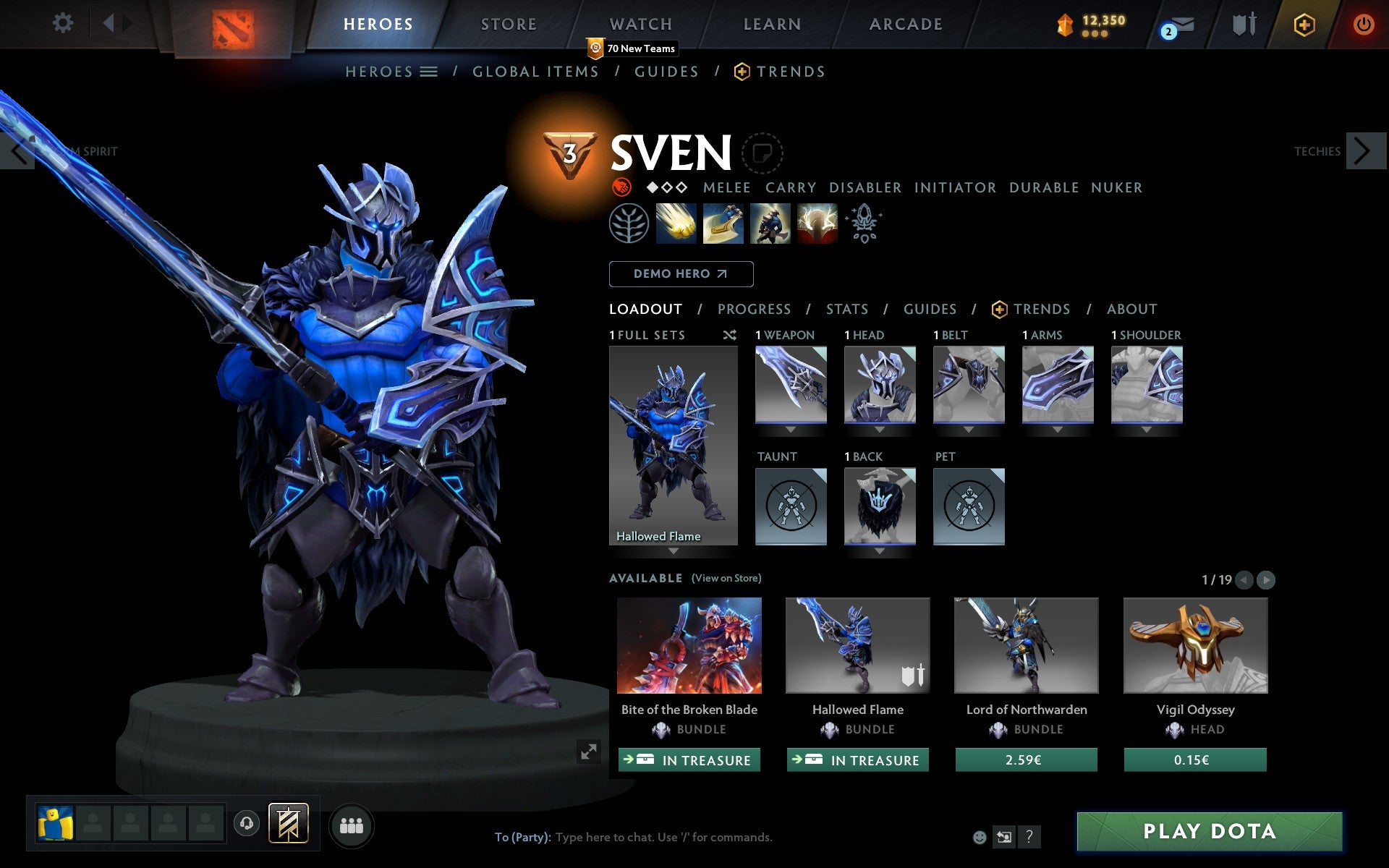Image resolution: width=1389 pixels, height=868 pixels.
Task: Open the friends list icon
Action: (x=352, y=823)
